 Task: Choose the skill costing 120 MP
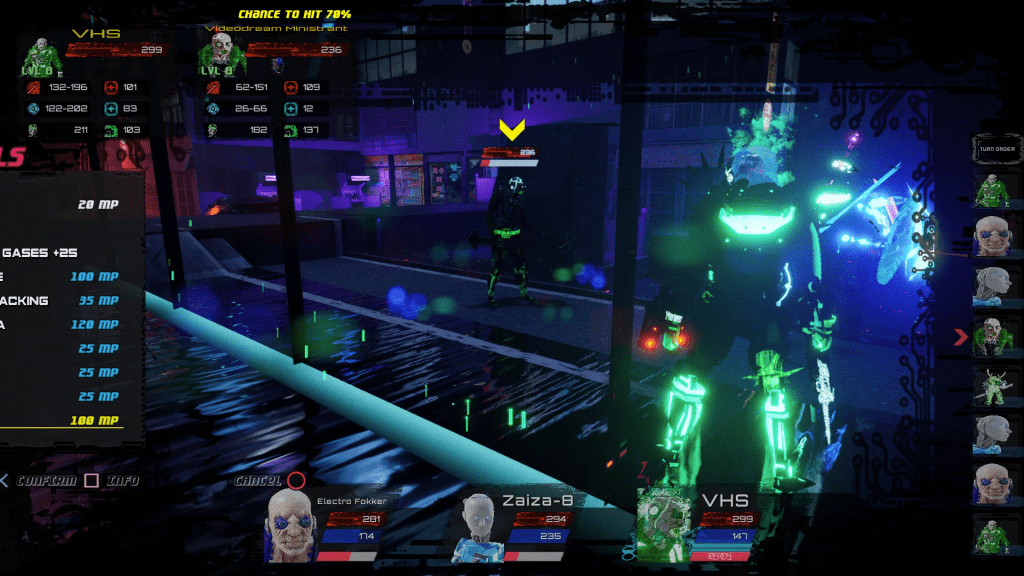60,324
